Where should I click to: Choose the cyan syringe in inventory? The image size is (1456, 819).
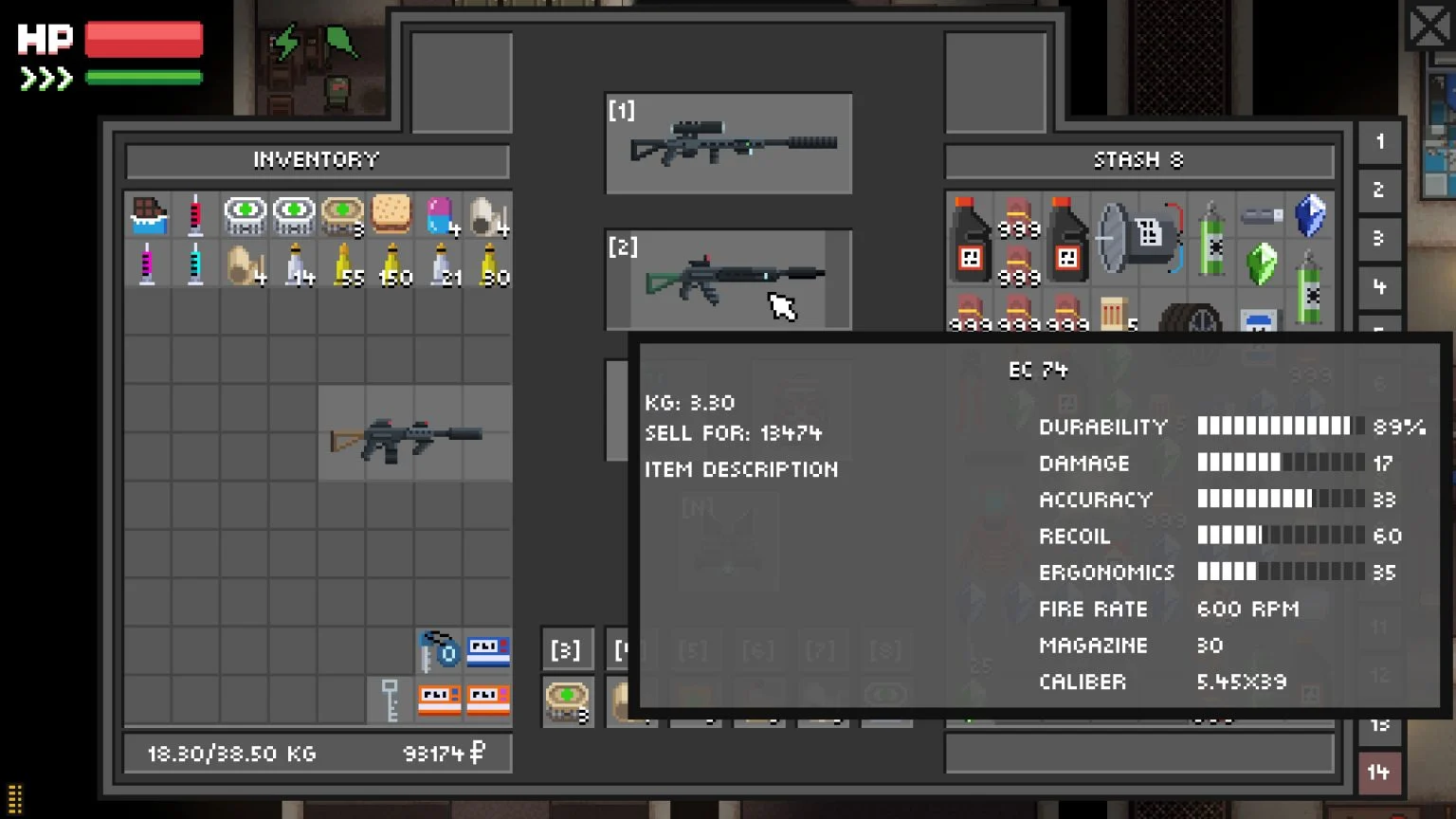point(196,264)
